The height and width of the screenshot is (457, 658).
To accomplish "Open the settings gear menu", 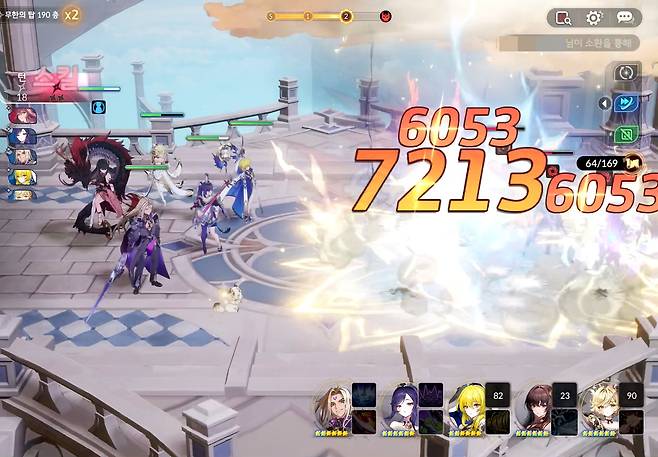I will [594, 18].
